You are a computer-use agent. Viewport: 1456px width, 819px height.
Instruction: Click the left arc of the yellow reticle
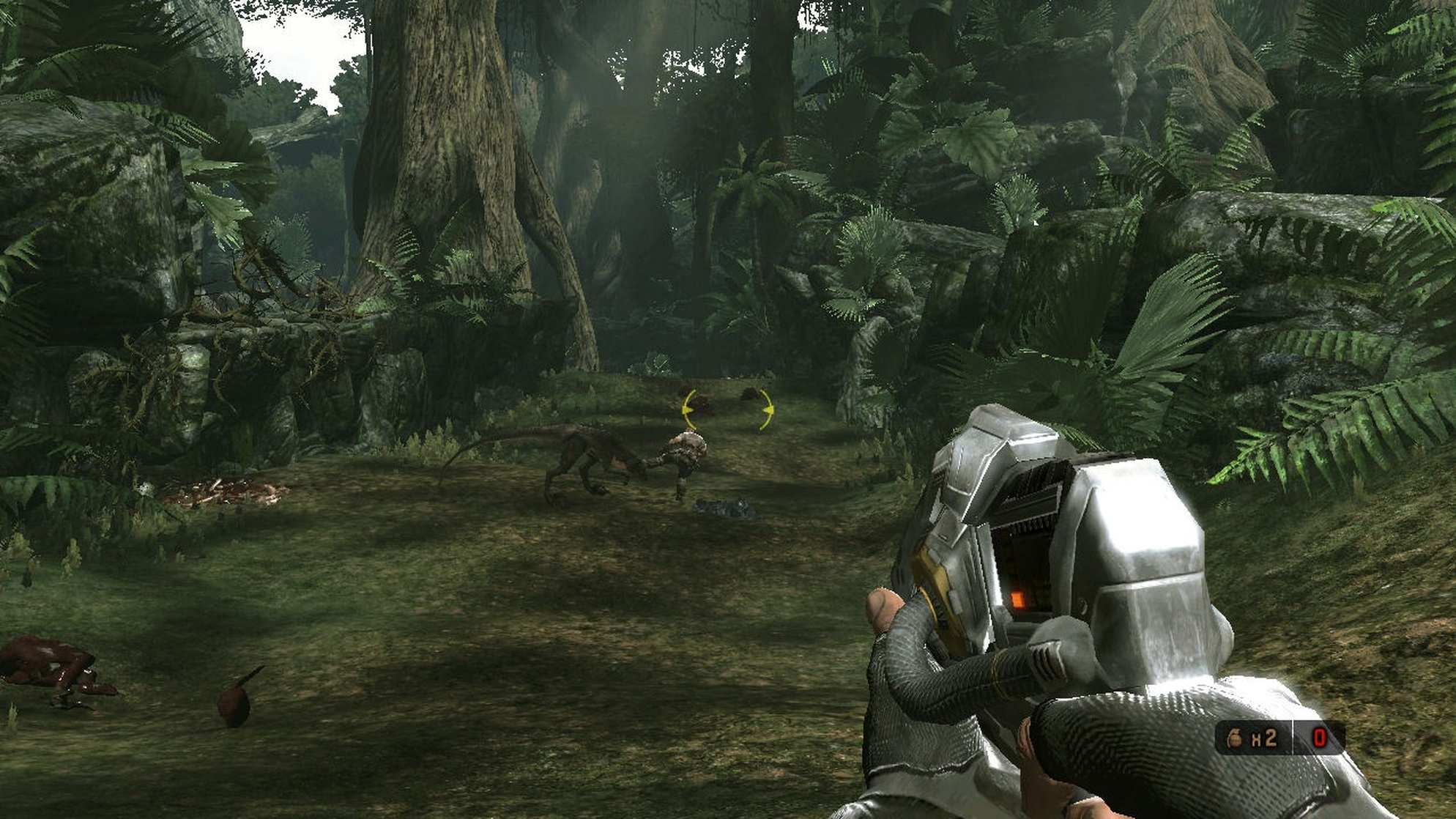(x=689, y=409)
